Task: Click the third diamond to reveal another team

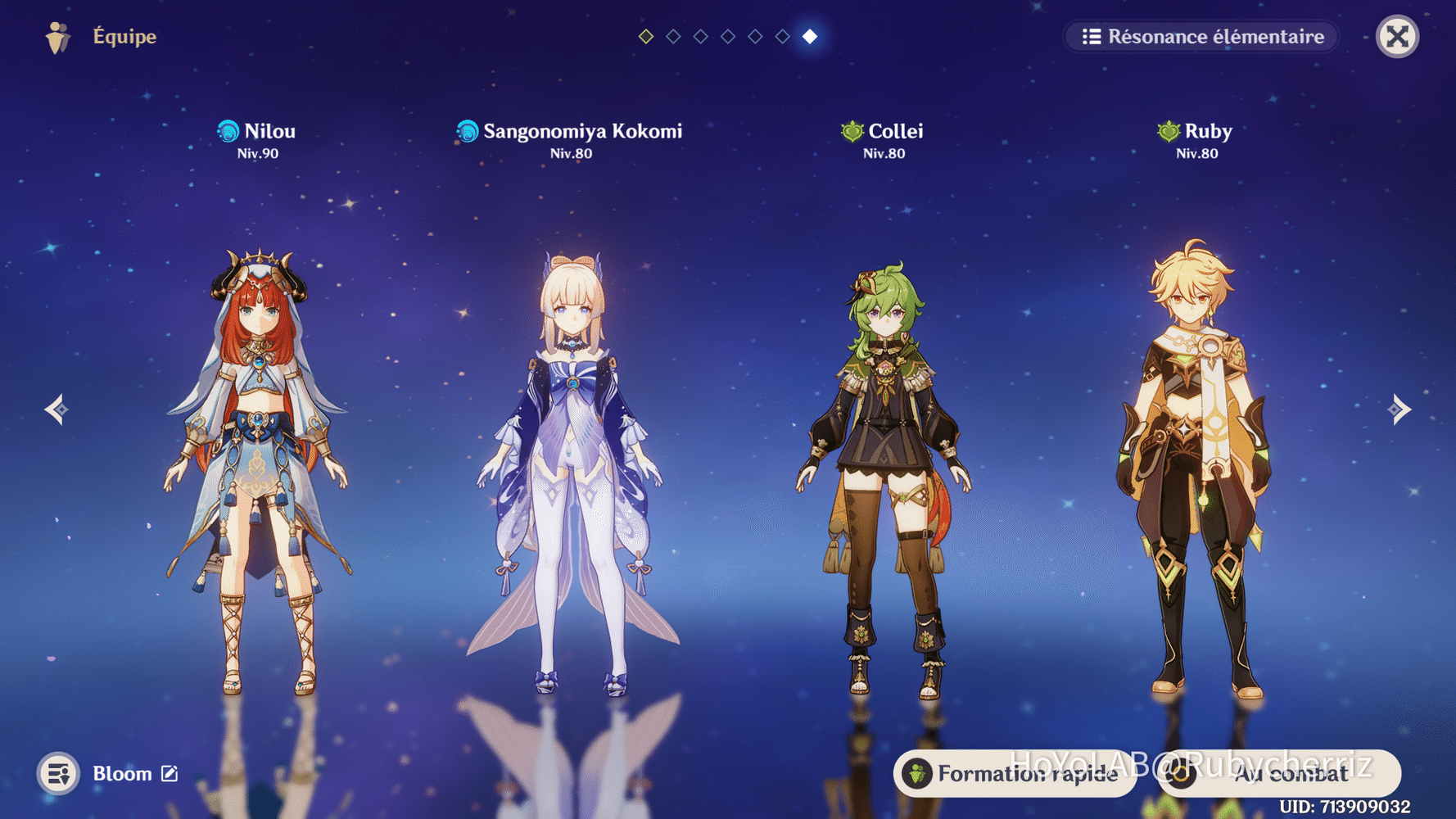Action: (x=700, y=36)
